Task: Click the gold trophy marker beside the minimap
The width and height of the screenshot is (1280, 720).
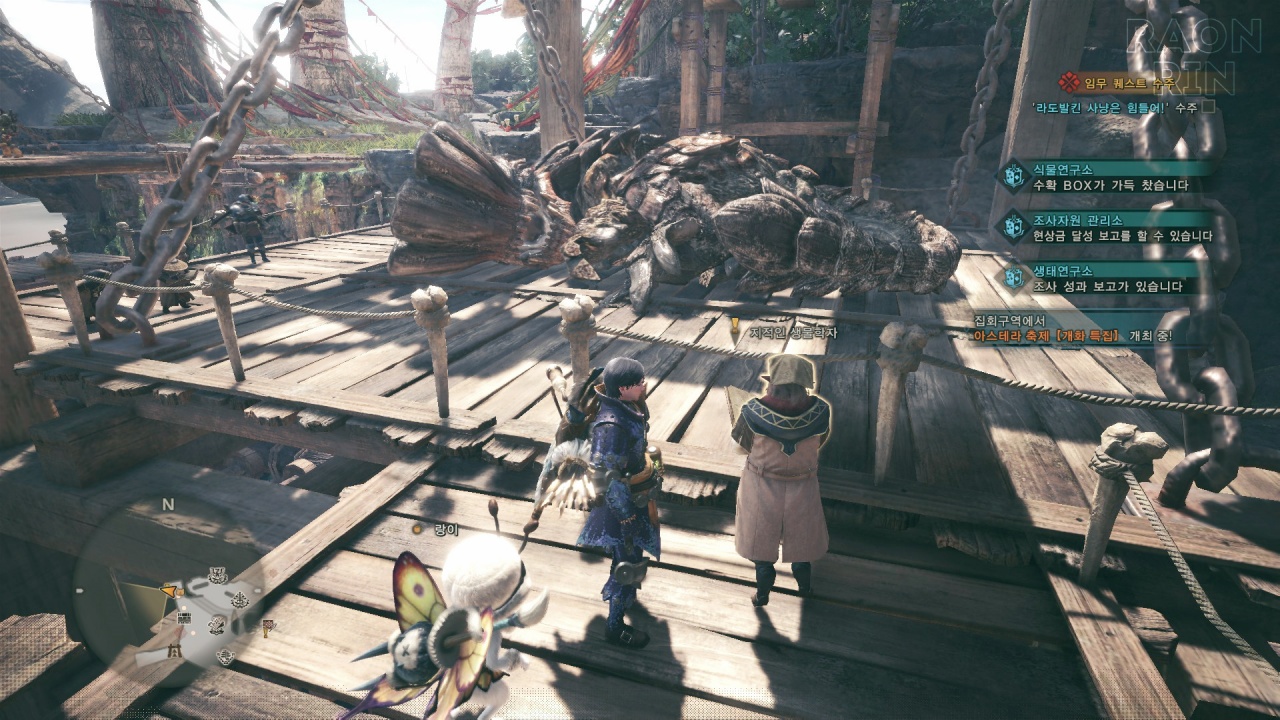Action: coord(267,628)
